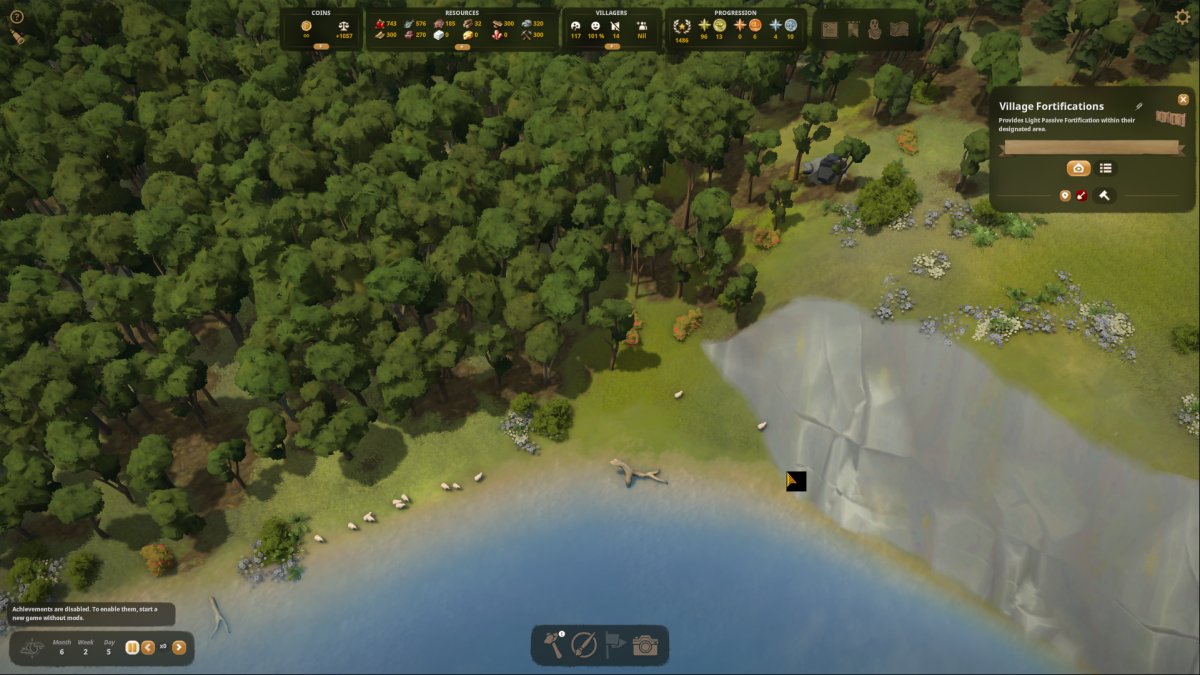
Task: Open the help question mark
Action: tap(16, 16)
